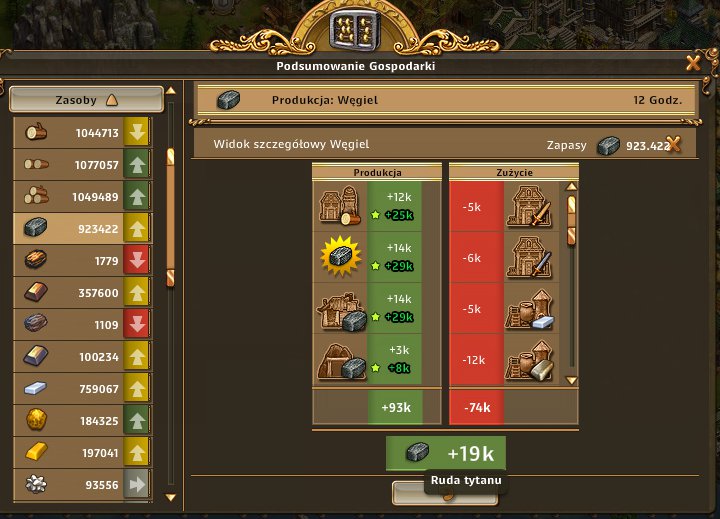Viewport: 720px width, 519px height.
Task: Choose the gold bar row 197041
Action: point(81,452)
